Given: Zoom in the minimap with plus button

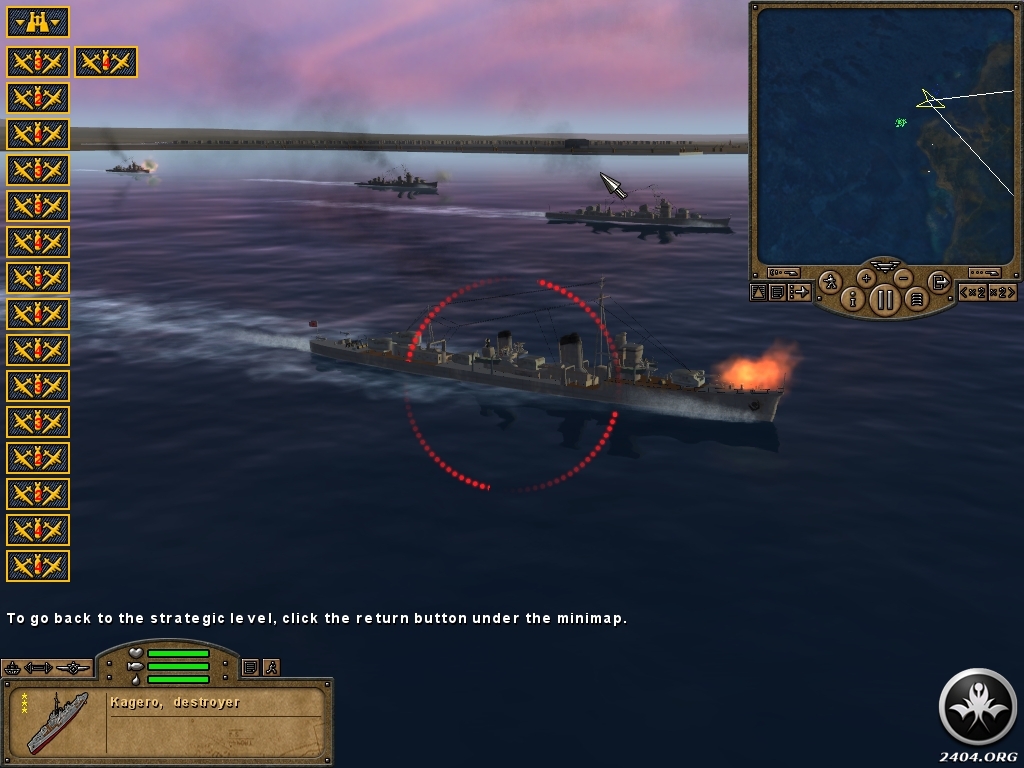Looking at the screenshot, I should point(866,277).
